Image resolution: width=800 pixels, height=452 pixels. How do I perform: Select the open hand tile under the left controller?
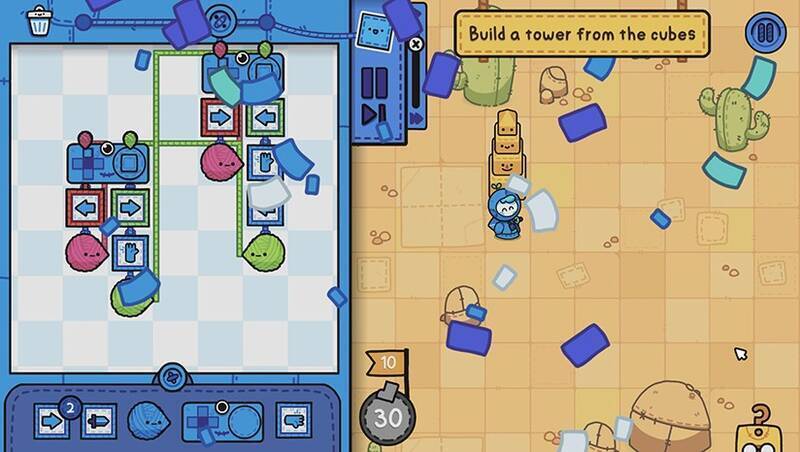click(x=130, y=250)
